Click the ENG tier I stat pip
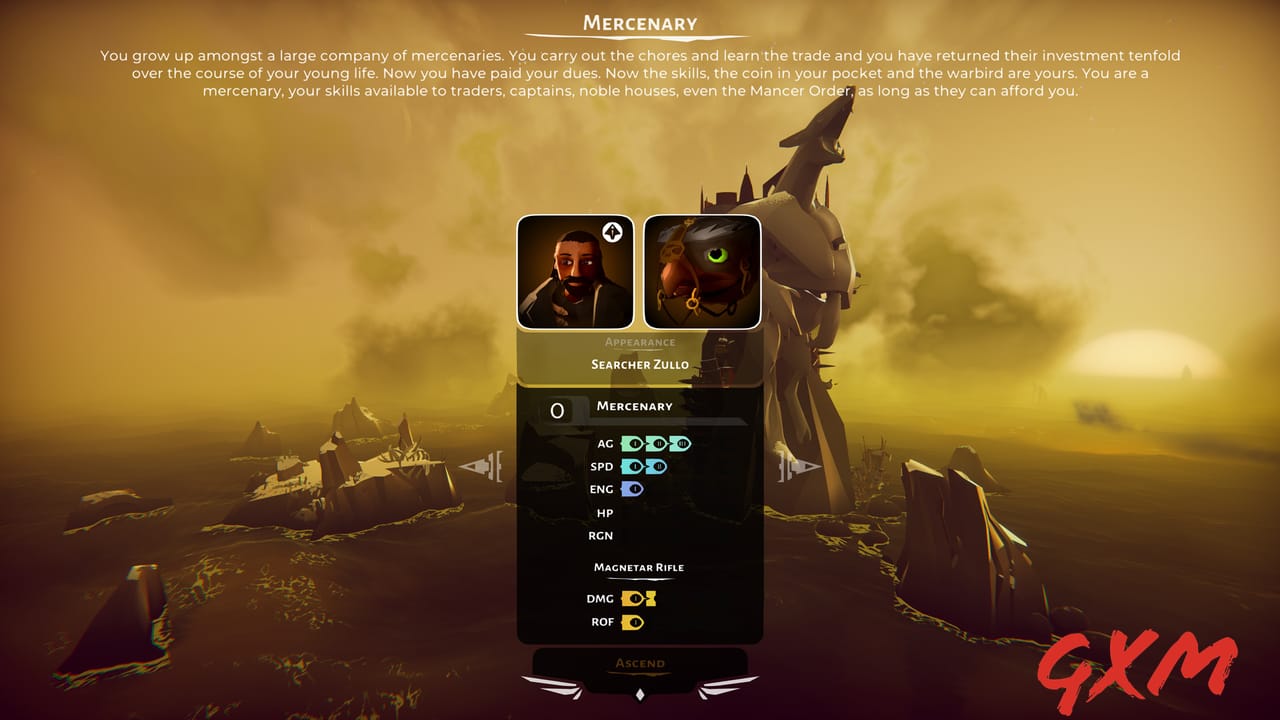Viewport: 1280px width, 720px height. click(634, 488)
